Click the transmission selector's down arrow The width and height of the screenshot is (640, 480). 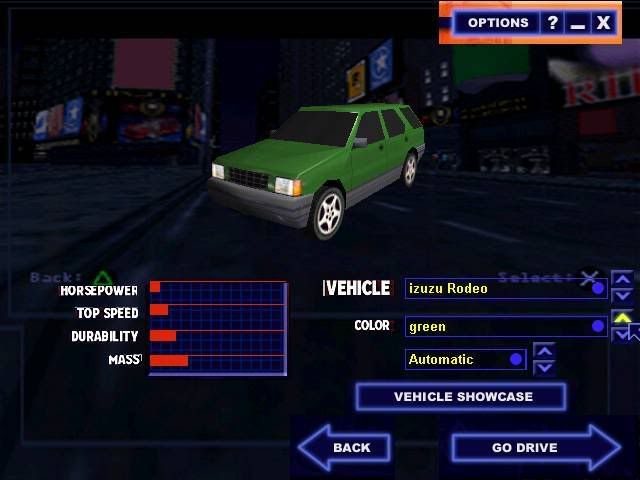(544, 367)
